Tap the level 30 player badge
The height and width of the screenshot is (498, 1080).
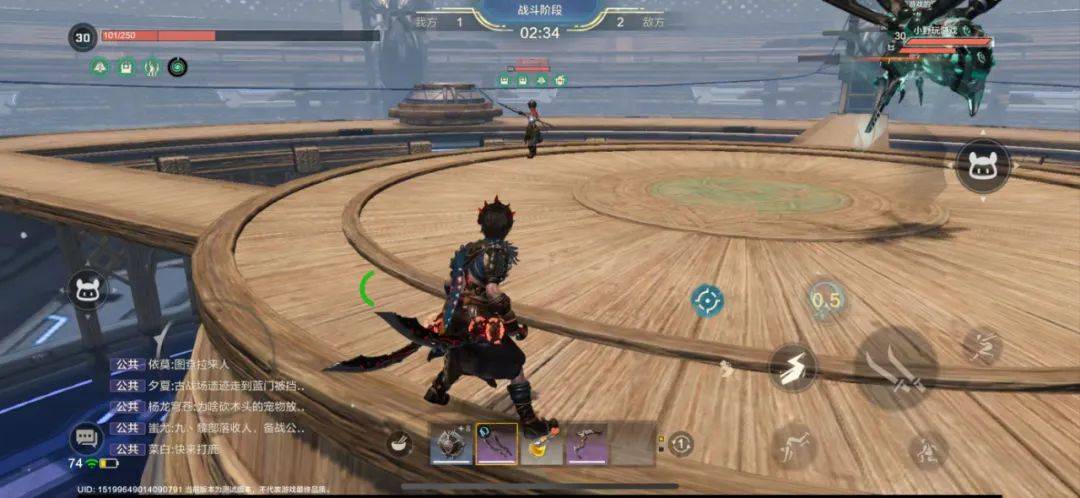click(x=82, y=38)
